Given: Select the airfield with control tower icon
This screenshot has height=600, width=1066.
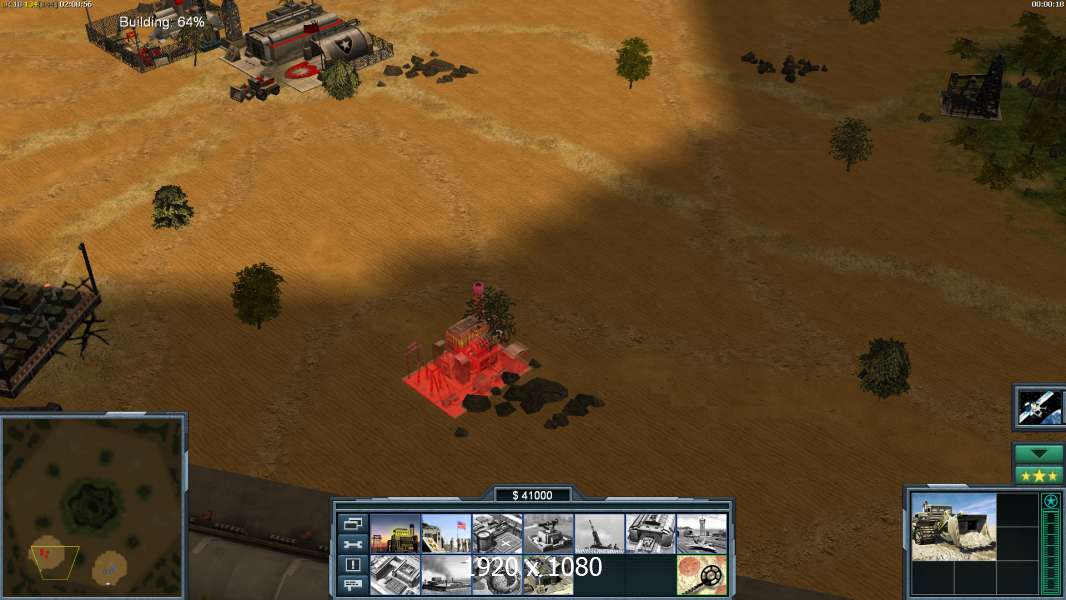Looking at the screenshot, I should pyautogui.click(x=701, y=534).
